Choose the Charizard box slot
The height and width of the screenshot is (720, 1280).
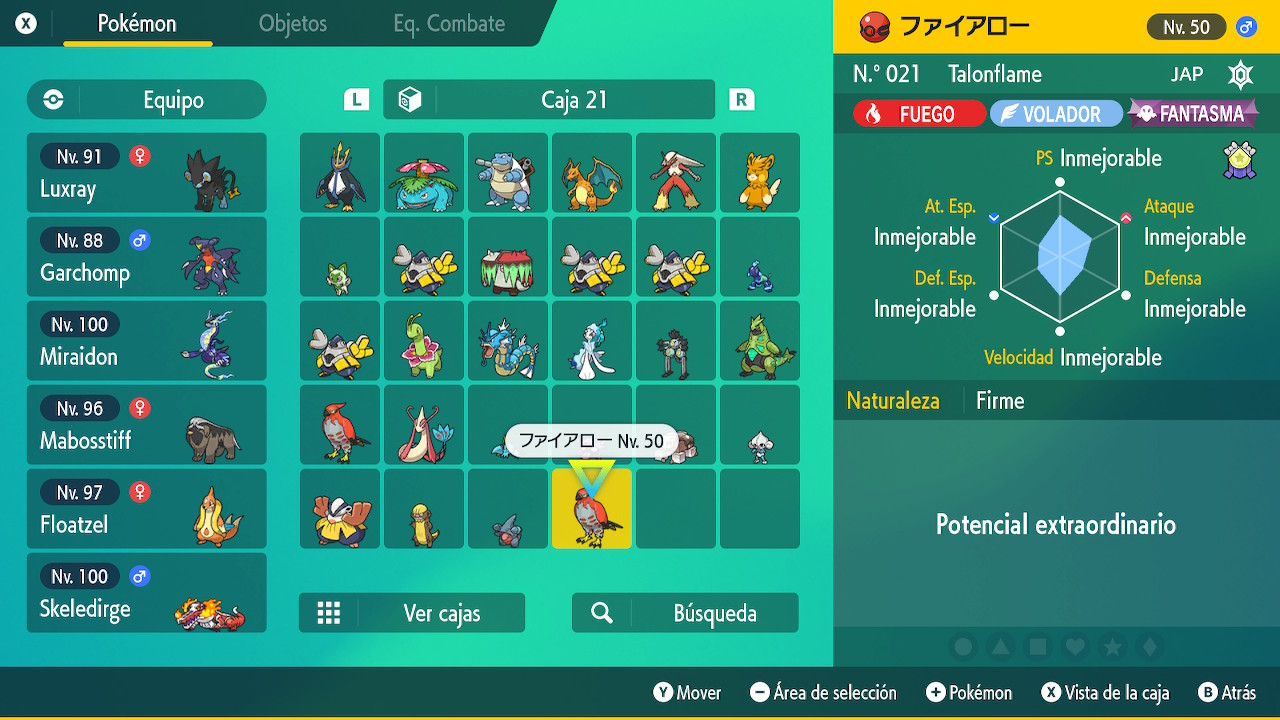pyautogui.click(x=592, y=173)
